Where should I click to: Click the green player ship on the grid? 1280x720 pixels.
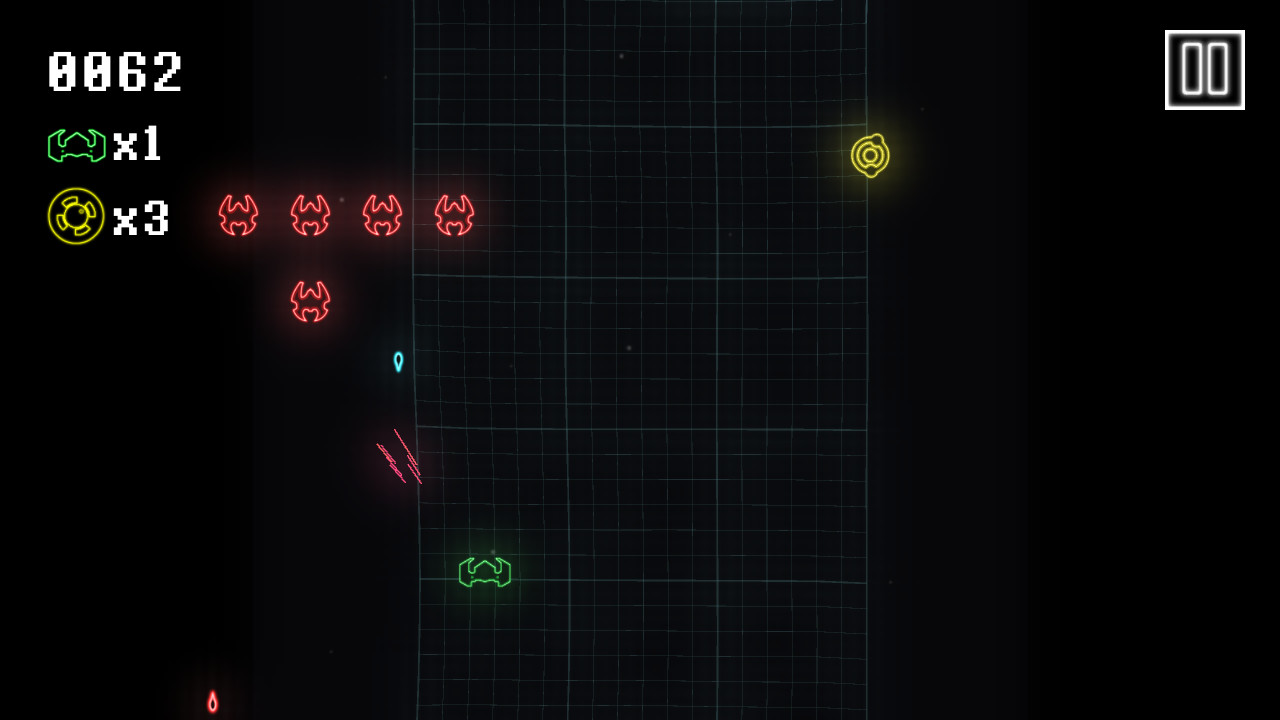[x=484, y=573]
